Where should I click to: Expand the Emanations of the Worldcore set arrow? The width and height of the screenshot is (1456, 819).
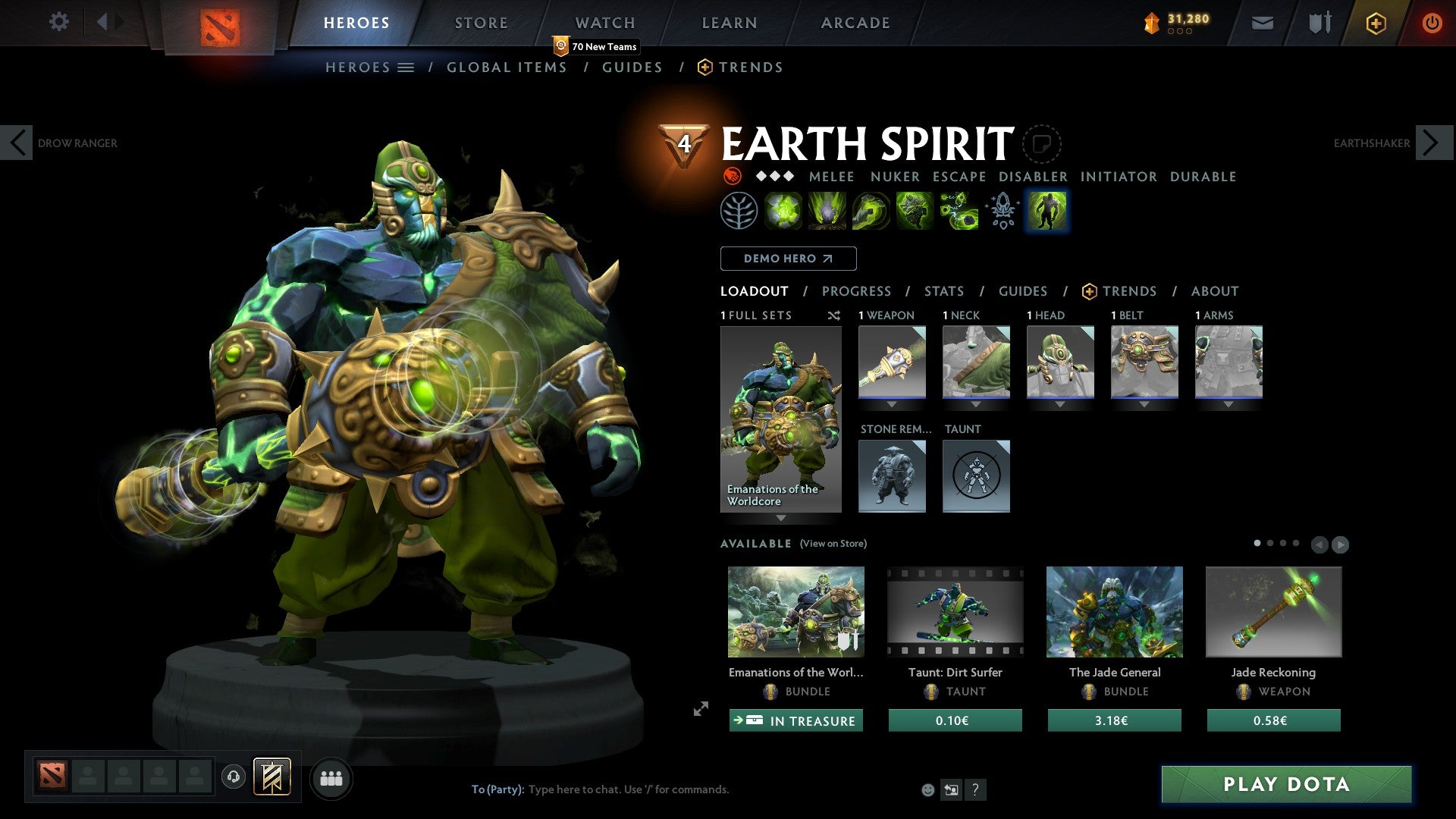tap(781, 519)
